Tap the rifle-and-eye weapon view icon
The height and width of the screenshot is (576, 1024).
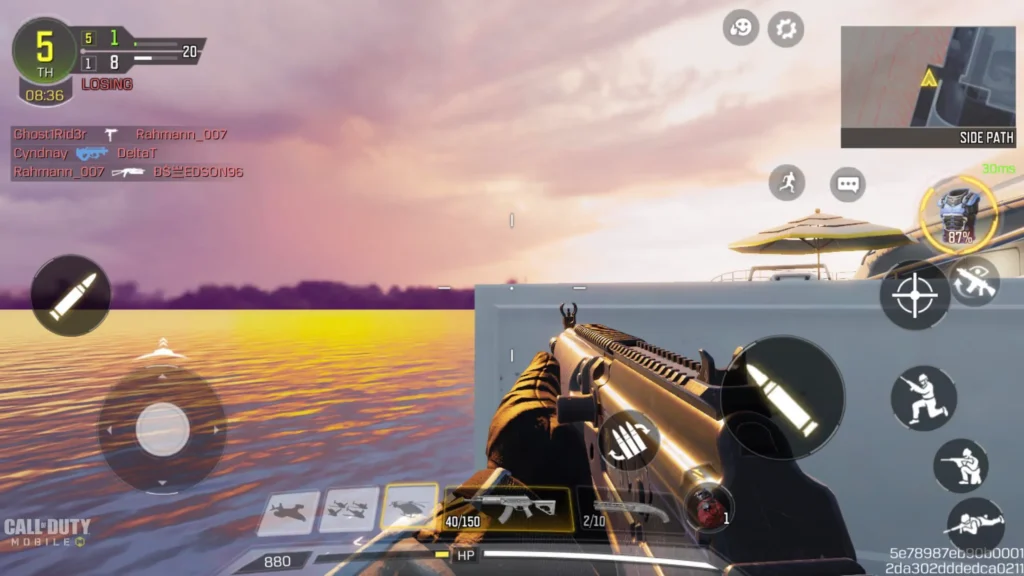(974, 281)
